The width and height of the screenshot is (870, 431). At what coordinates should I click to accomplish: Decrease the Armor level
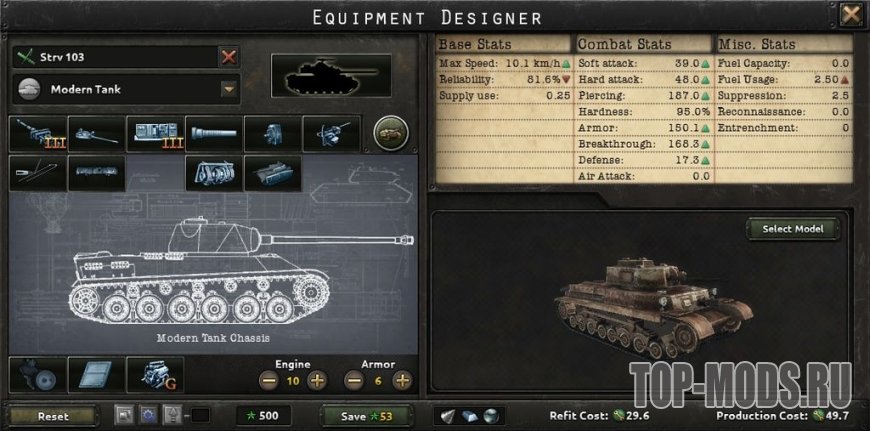(x=353, y=381)
